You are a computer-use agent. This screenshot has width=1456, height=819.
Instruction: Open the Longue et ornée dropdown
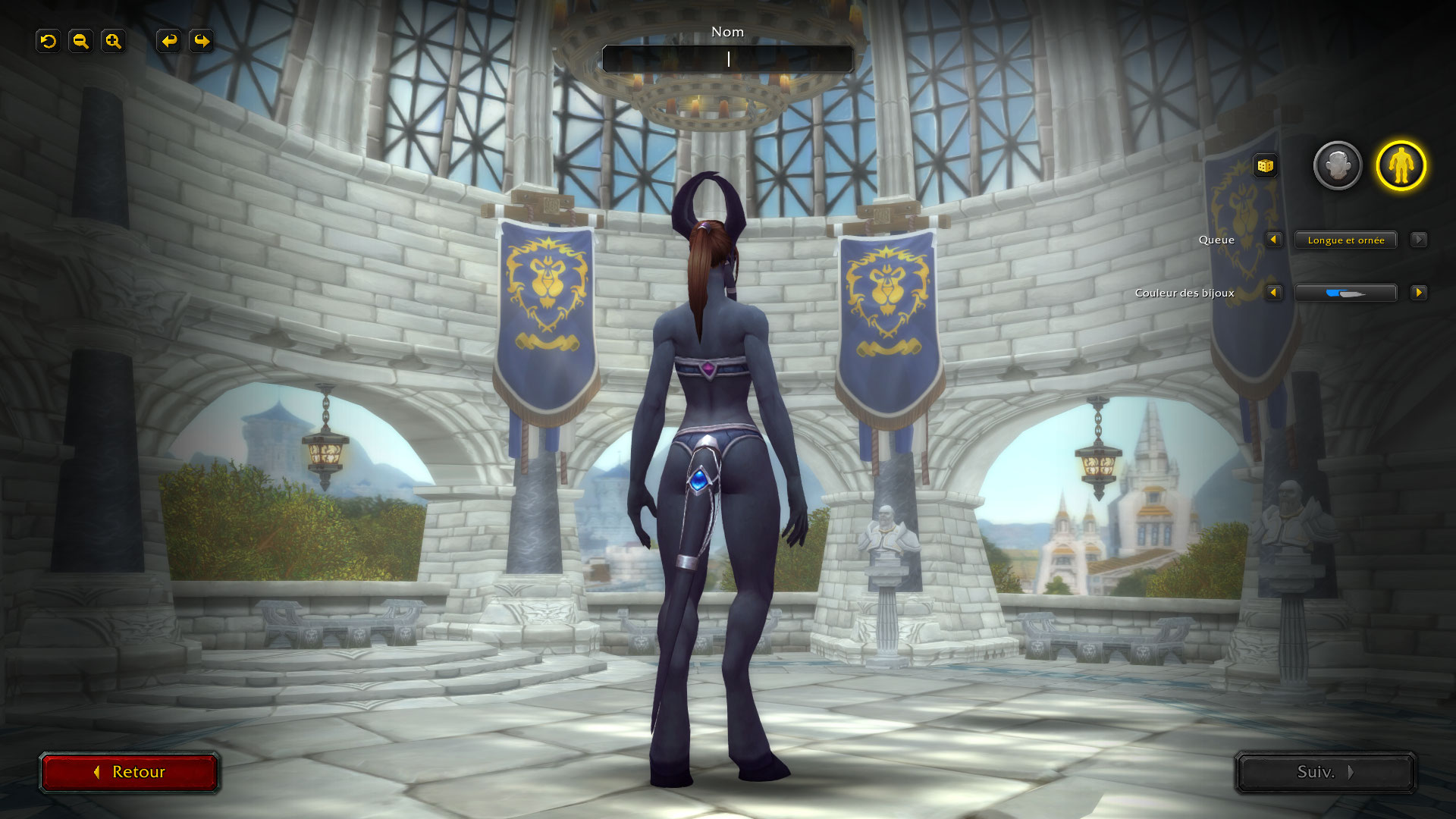click(x=1345, y=240)
